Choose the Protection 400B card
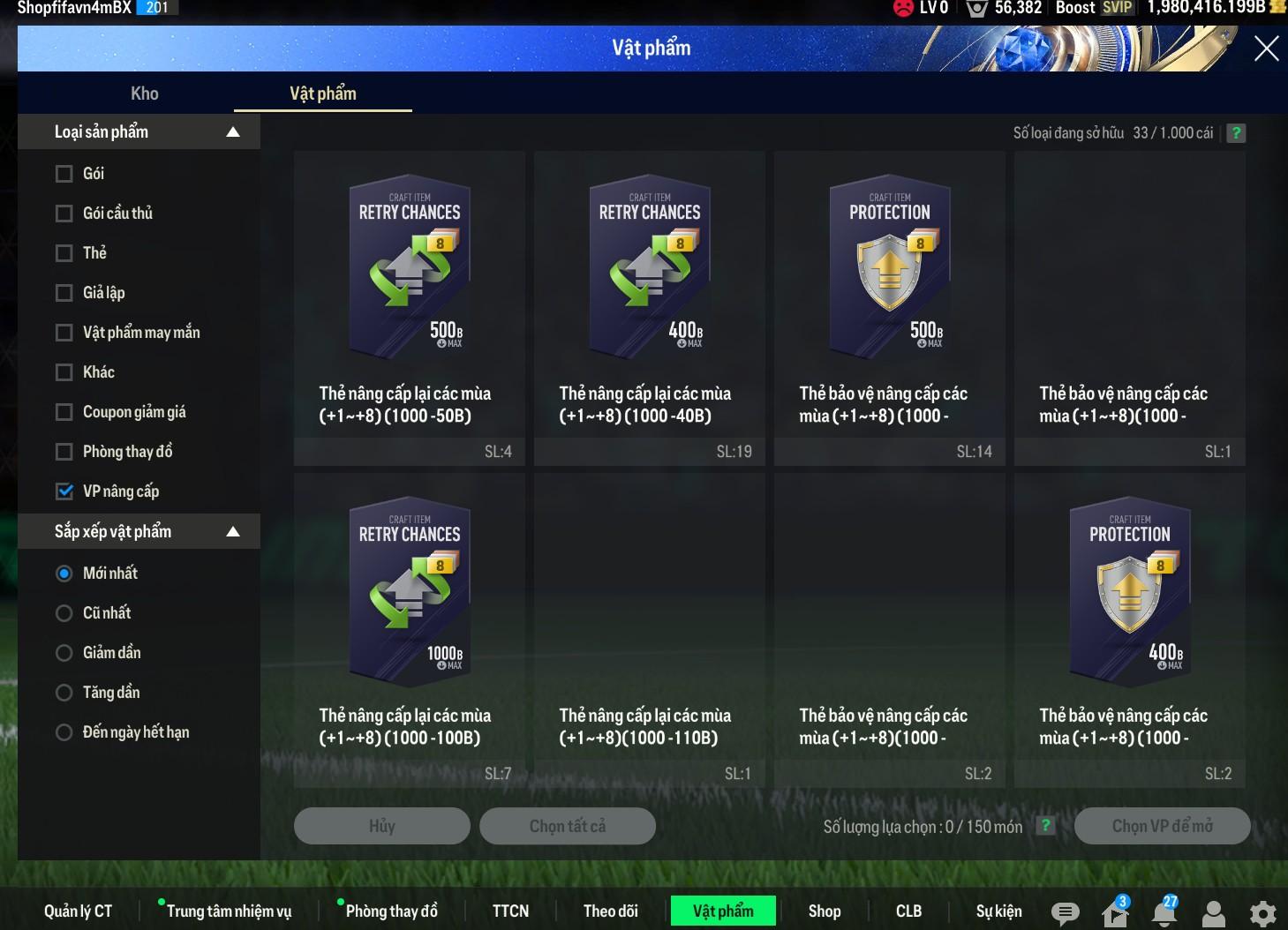The height and width of the screenshot is (930, 1288). (1129, 593)
